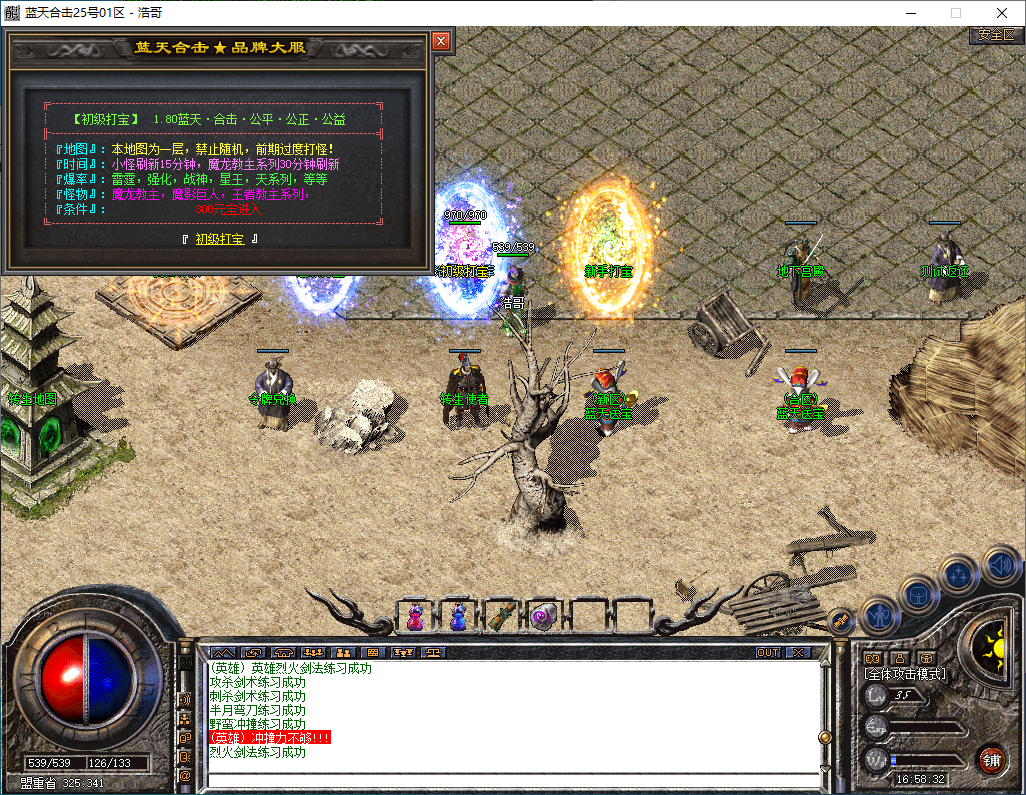
Task: Click the @ icon beside the chat
Action: pyautogui.click(x=185, y=775)
